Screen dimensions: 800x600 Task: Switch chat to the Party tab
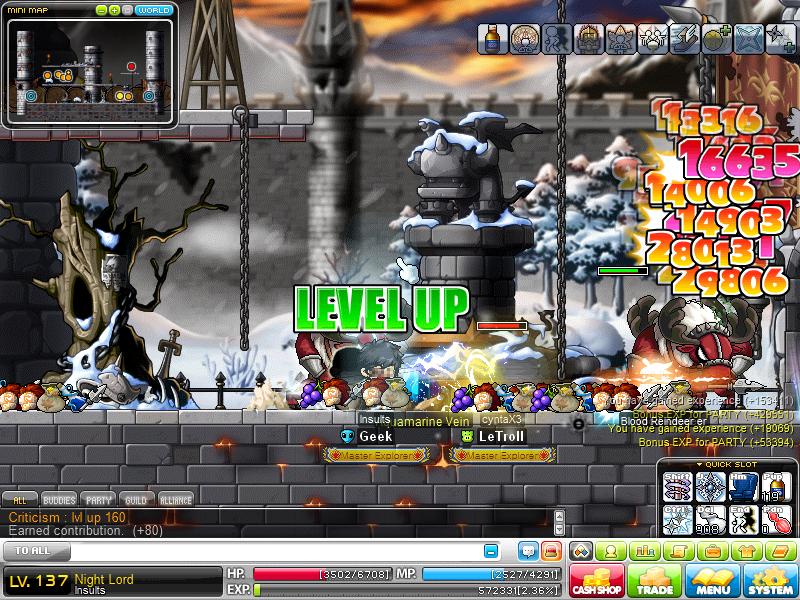pos(98,499)
